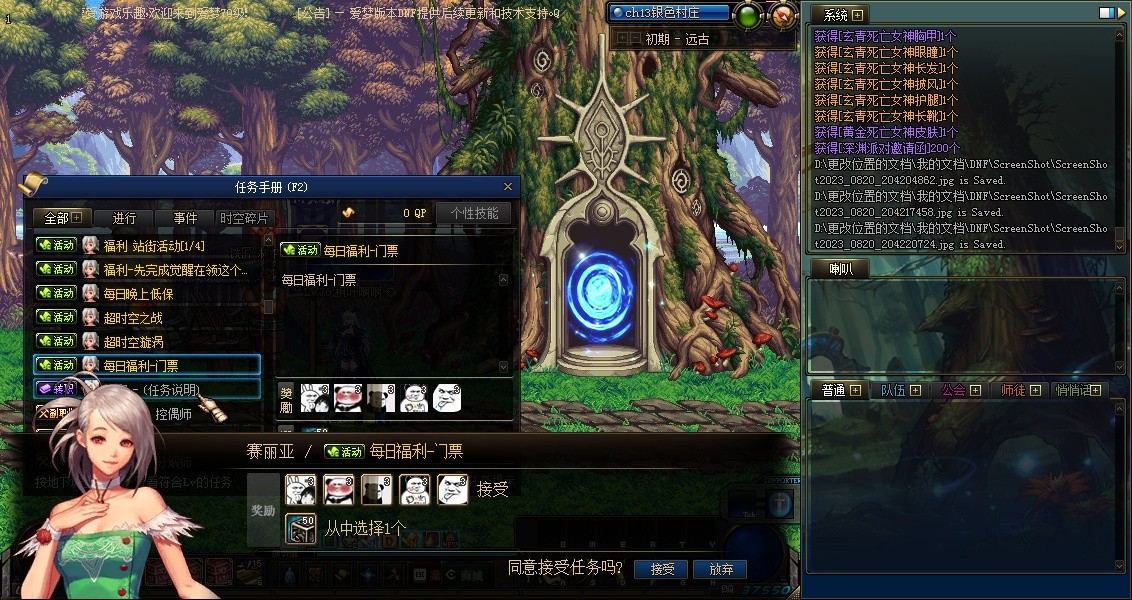This screenshot has height=600, width=1132.
Task: Open the 个性技能 button
Action: point(474,213)
